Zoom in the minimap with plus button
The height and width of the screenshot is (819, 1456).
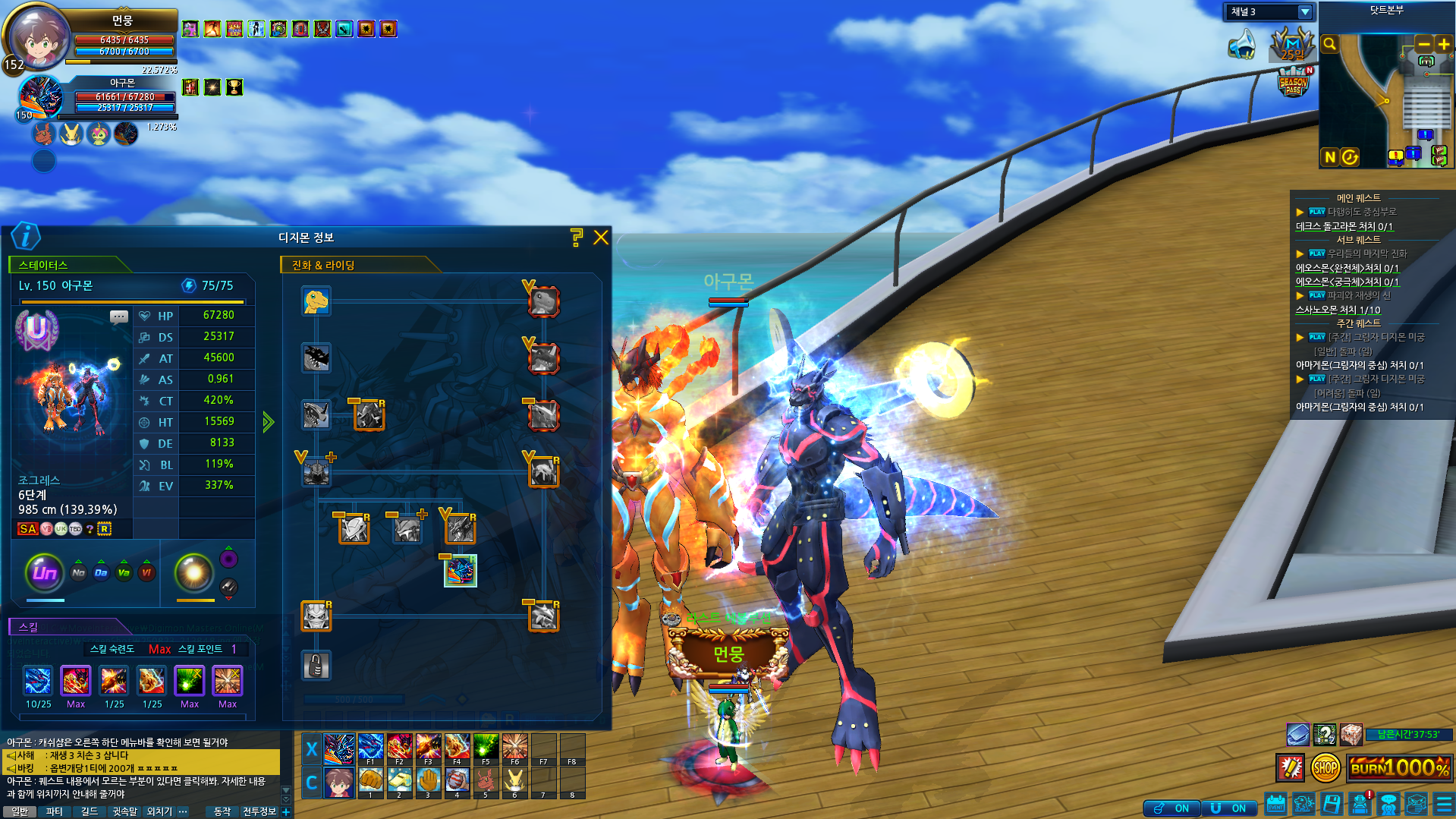[1443, 44]
